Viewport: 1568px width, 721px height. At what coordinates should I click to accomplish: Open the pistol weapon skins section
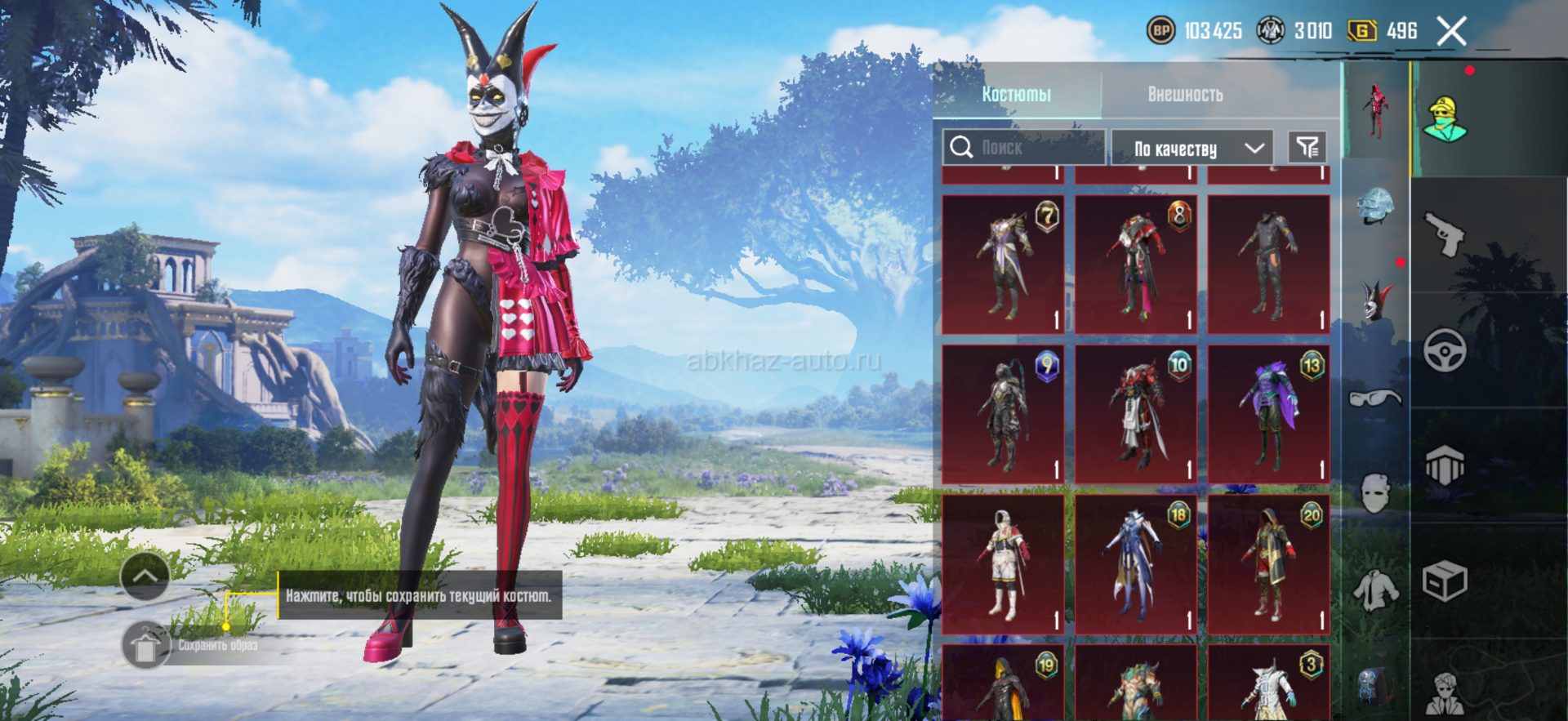tap(1445, 234)
